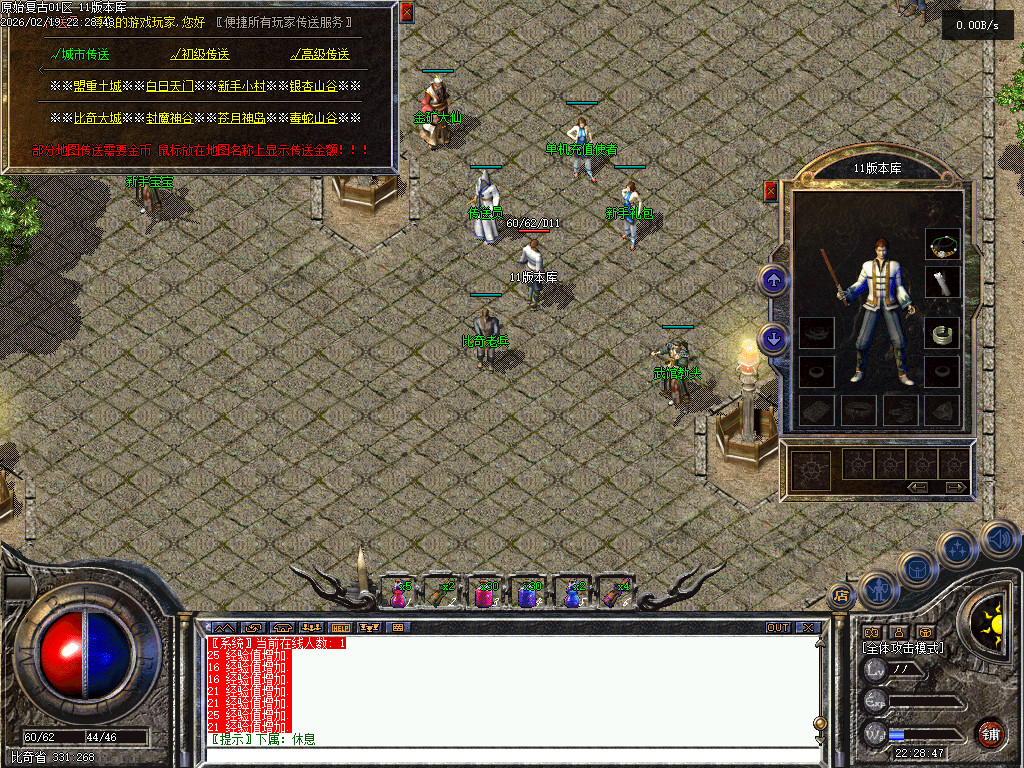
Task: Teleport to 盟重土城
Action: pyautogui.click(x=97, y=87)
